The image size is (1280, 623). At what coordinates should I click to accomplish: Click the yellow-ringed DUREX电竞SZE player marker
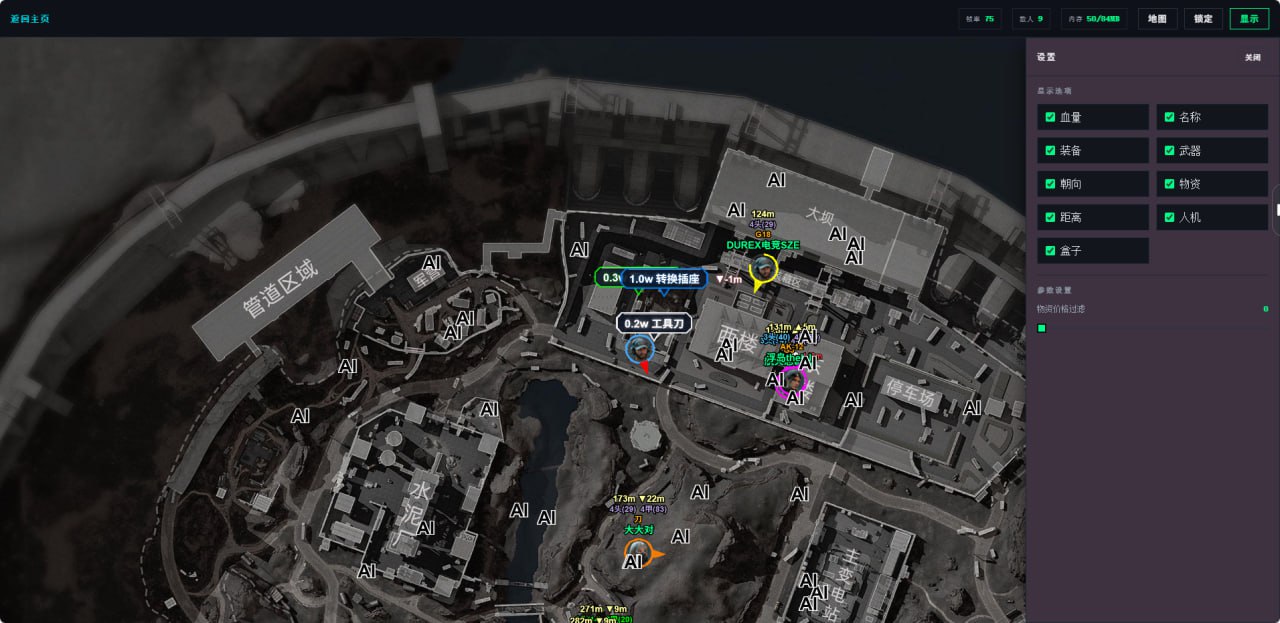764,268
